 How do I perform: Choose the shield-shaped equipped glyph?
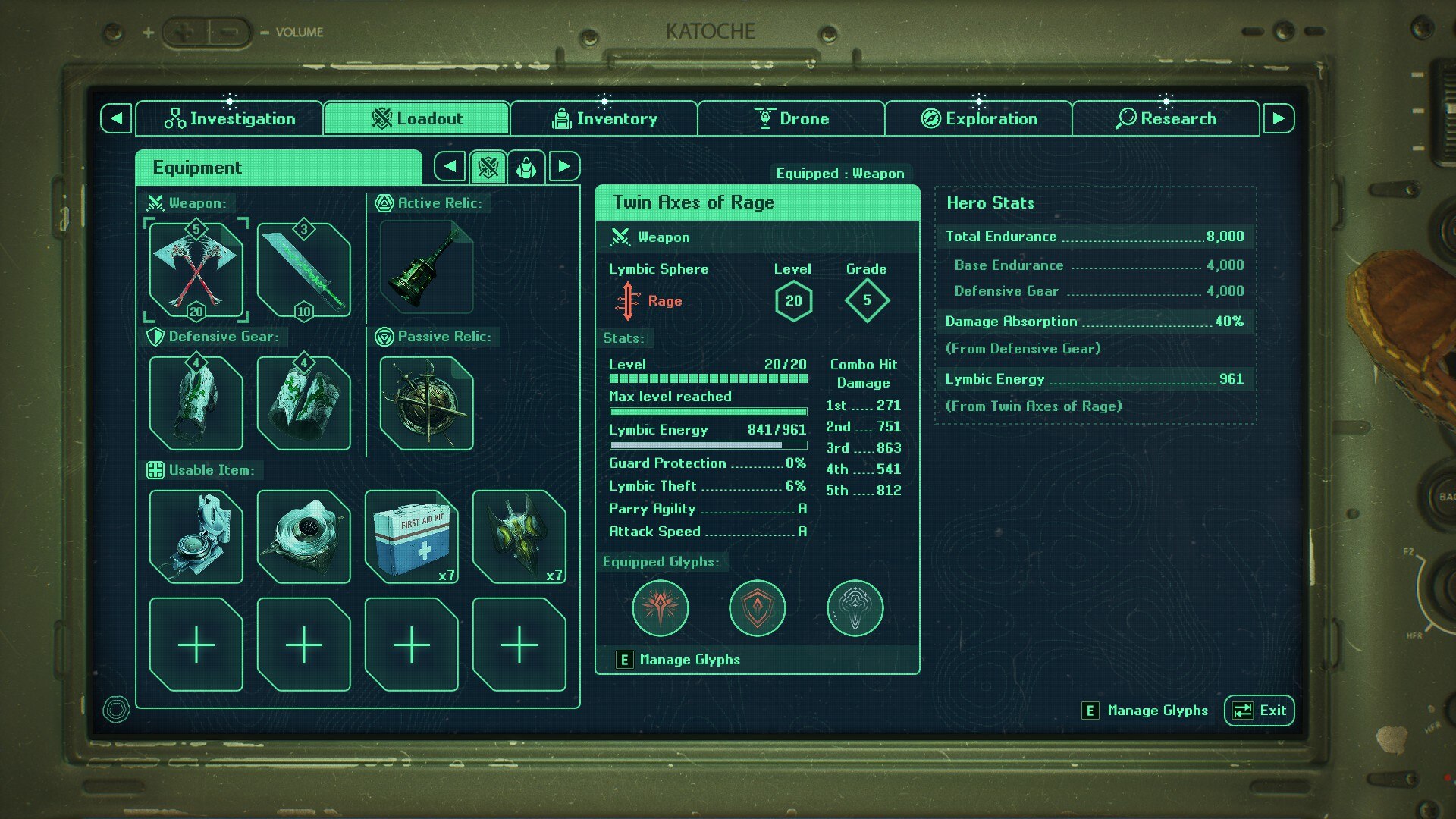[x=757, y=607]
